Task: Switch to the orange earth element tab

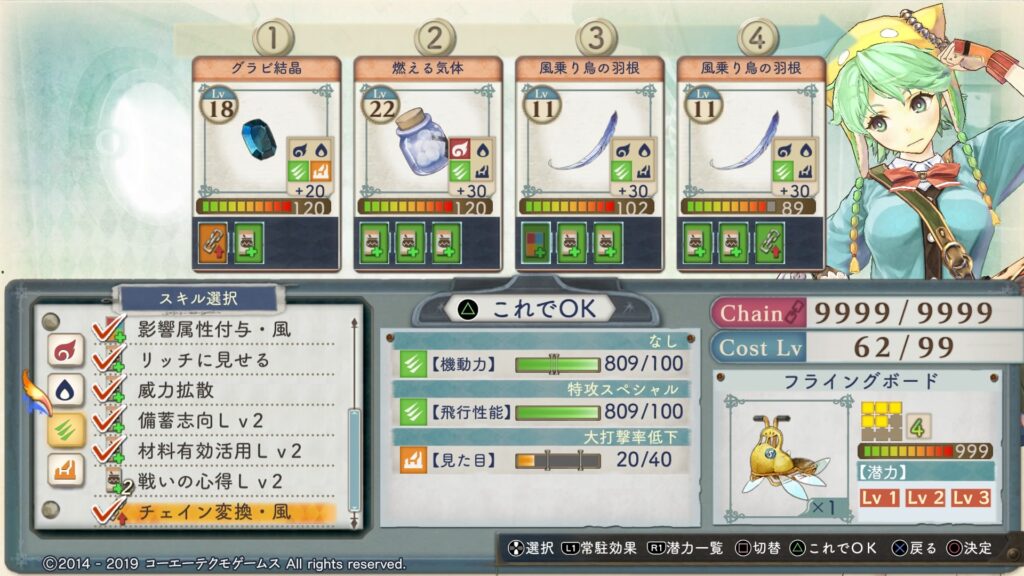Action: [x=65, y=469]
